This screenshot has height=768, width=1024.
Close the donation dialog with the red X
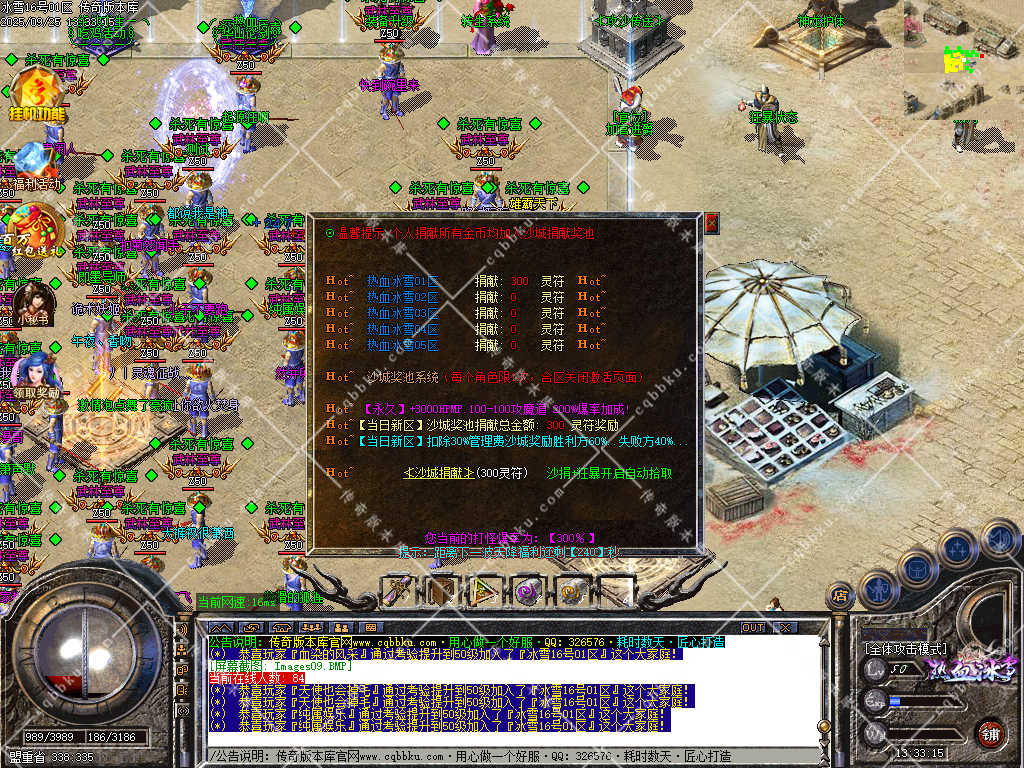coord(712,222)
